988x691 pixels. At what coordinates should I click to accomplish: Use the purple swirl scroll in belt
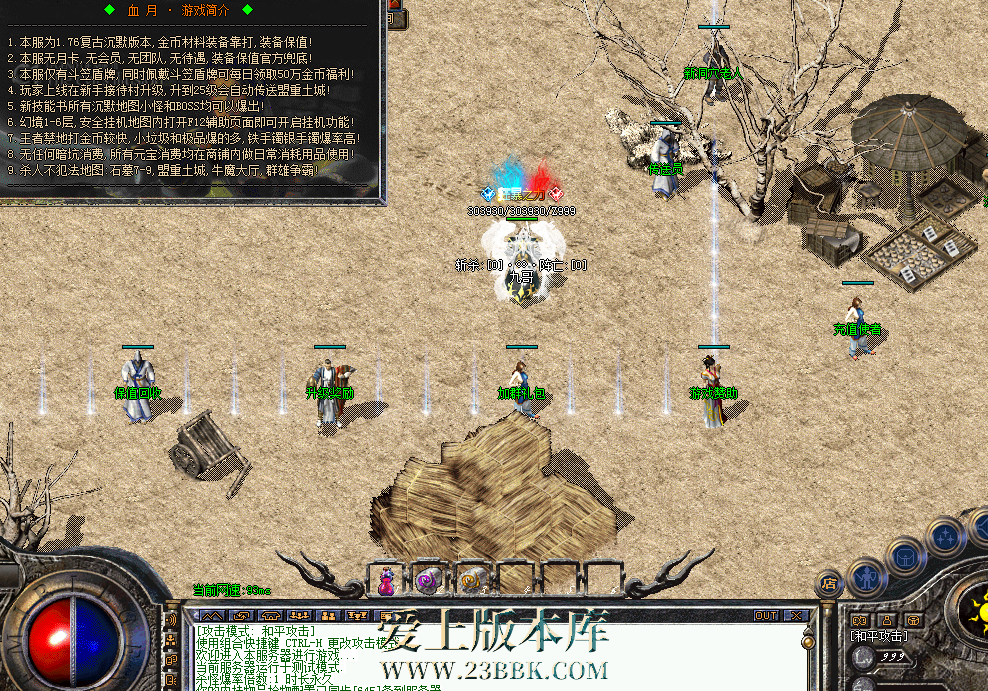[427, 579]
